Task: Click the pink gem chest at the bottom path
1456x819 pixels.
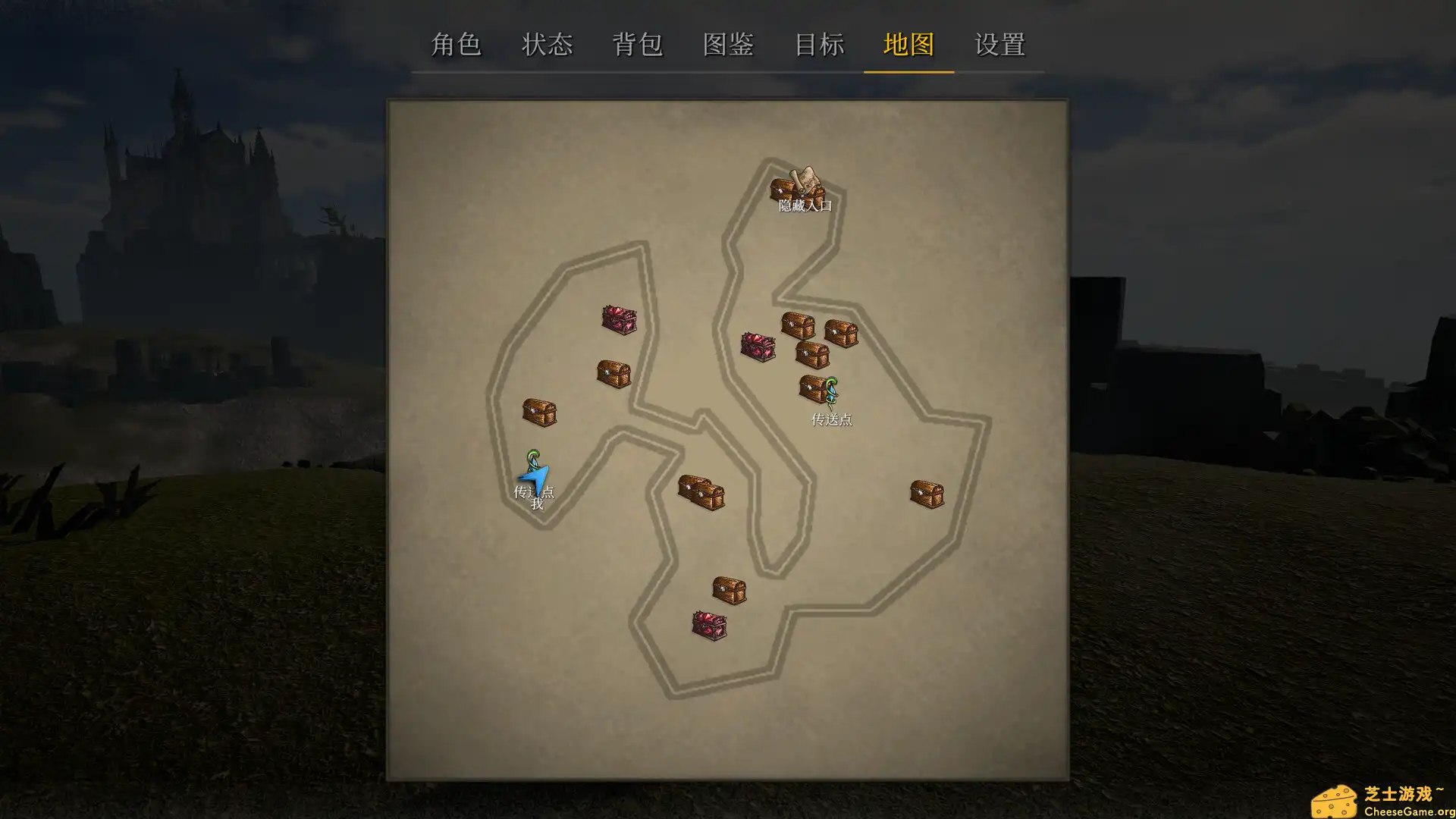Action: click(x=708, y=625)
